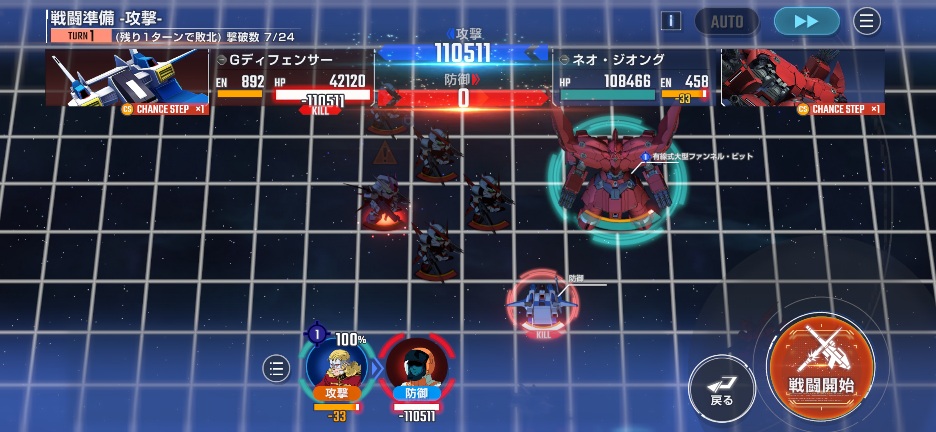Toggle the AUTO battle mode
The image size is (936, 432).
tap(726, 21)
